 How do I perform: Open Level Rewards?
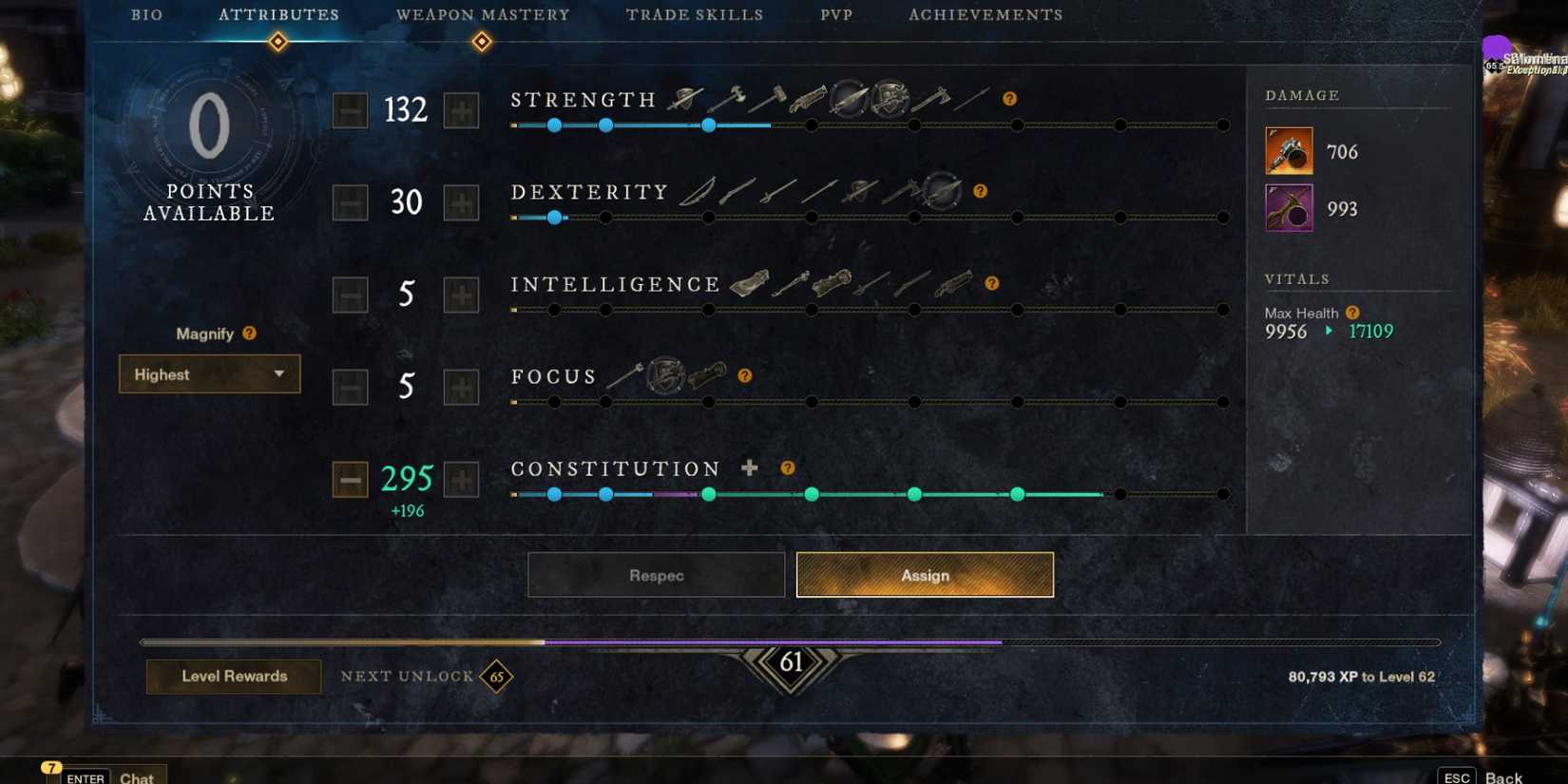pyautogui.click(x=233, y=677)
